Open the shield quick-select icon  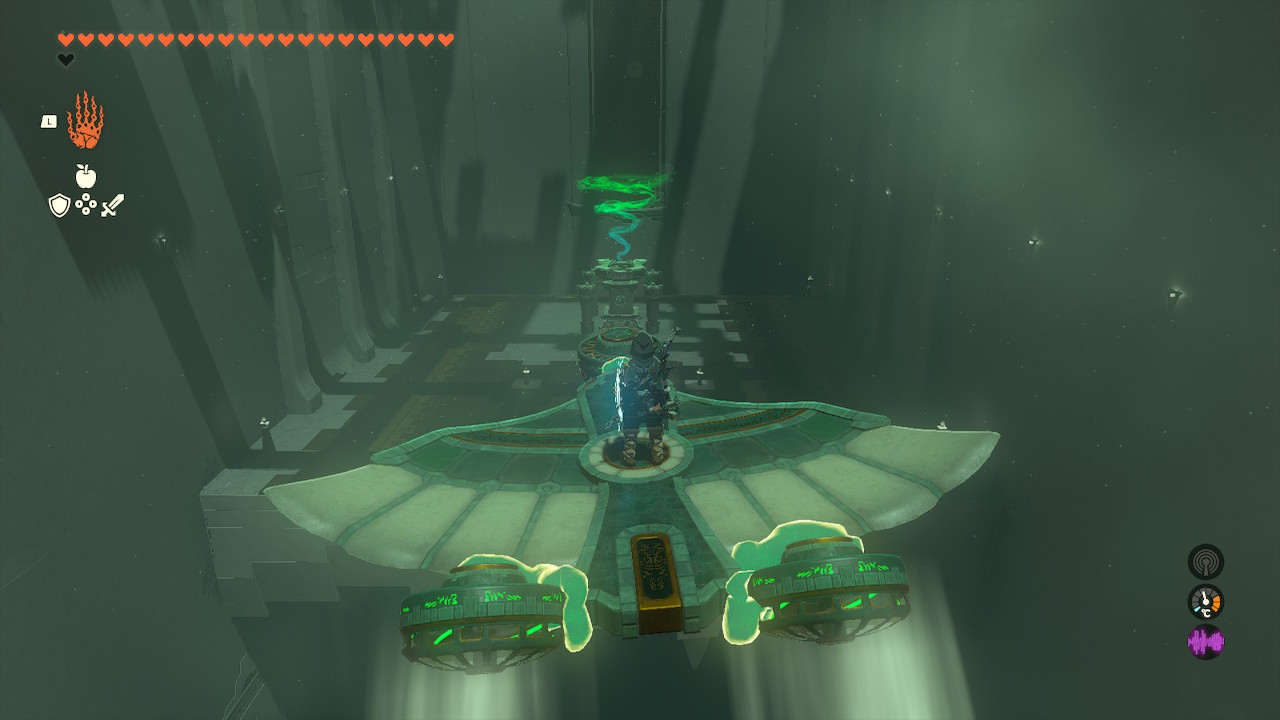tap(60, 205)
